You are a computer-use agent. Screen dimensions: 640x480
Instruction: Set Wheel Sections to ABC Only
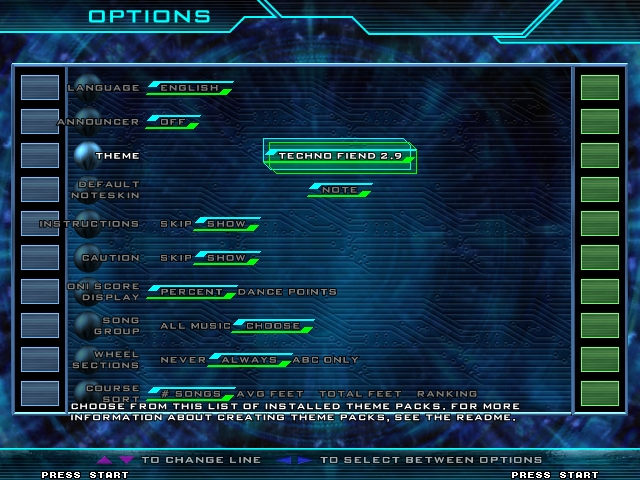pyautogui.click(x=325, y=360)
